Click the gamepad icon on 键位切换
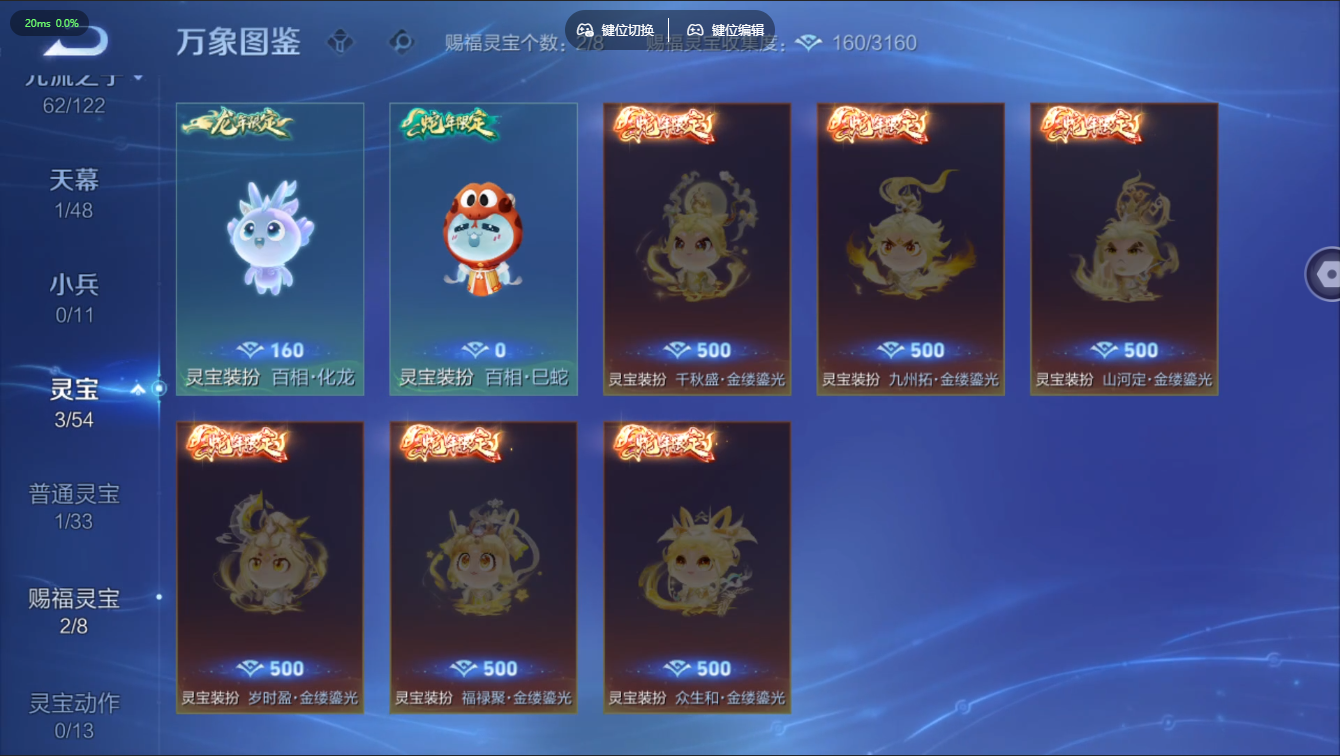 click(586, 30)
